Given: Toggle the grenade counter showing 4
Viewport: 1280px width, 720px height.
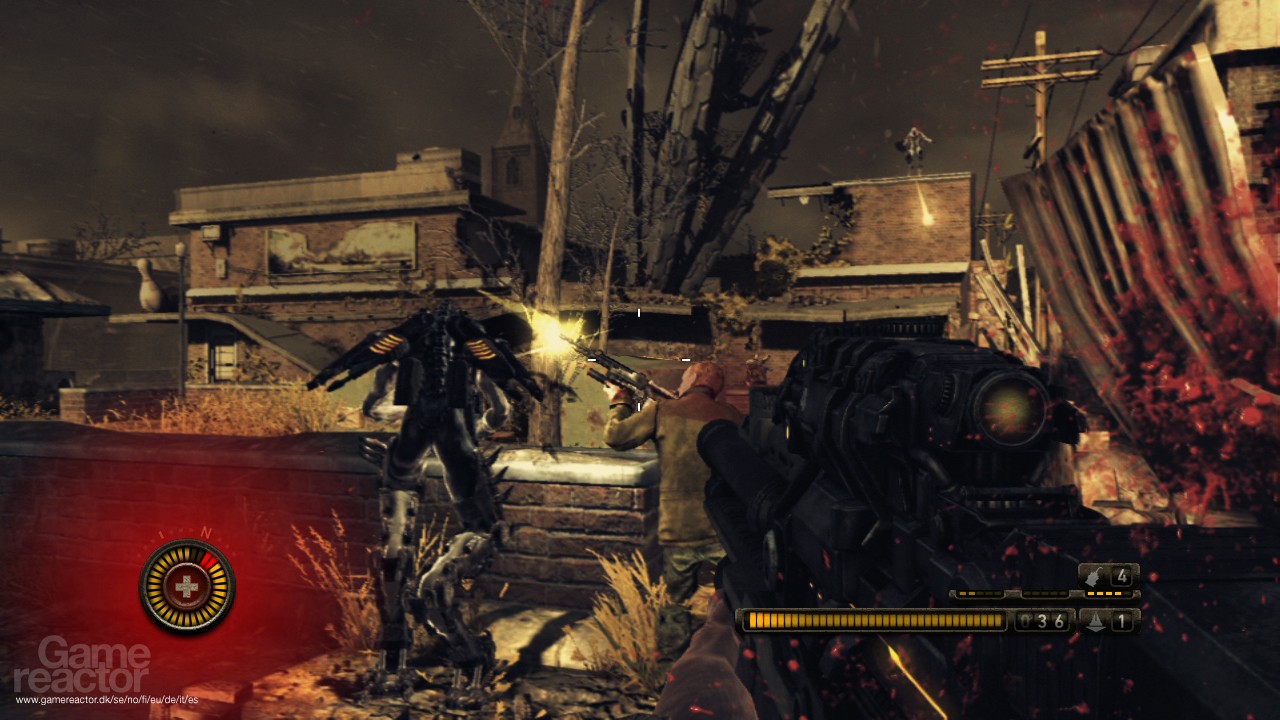Looking at the screenshot, I should (1122, 577).
